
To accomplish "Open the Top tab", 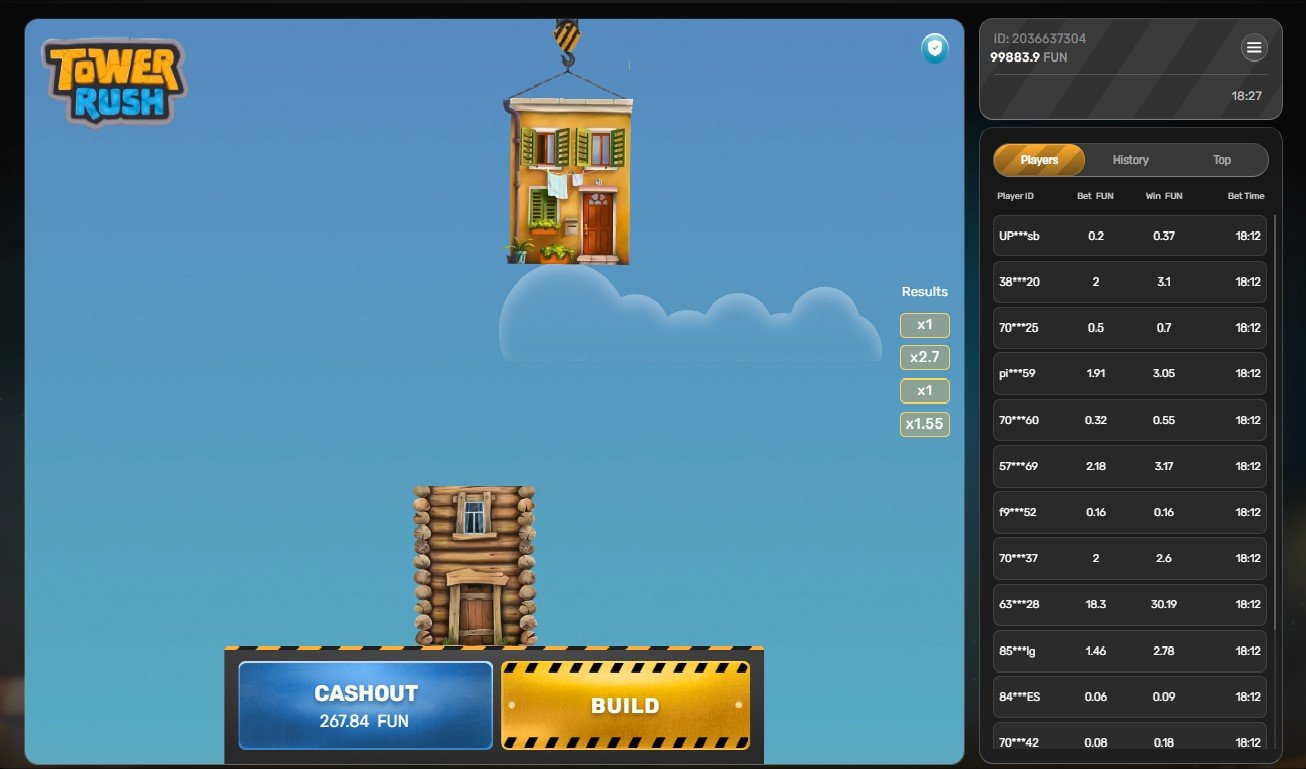I will coord(1221,160).
